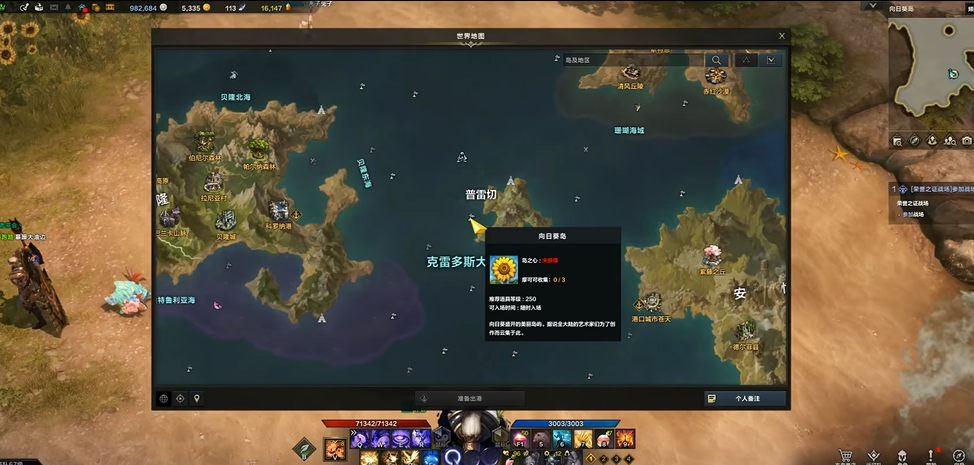Image resolution: width=974 pixels, height=465 pixels.
Task: Select the 港口城市苍天 marker
Action: [x=652, y=302]
